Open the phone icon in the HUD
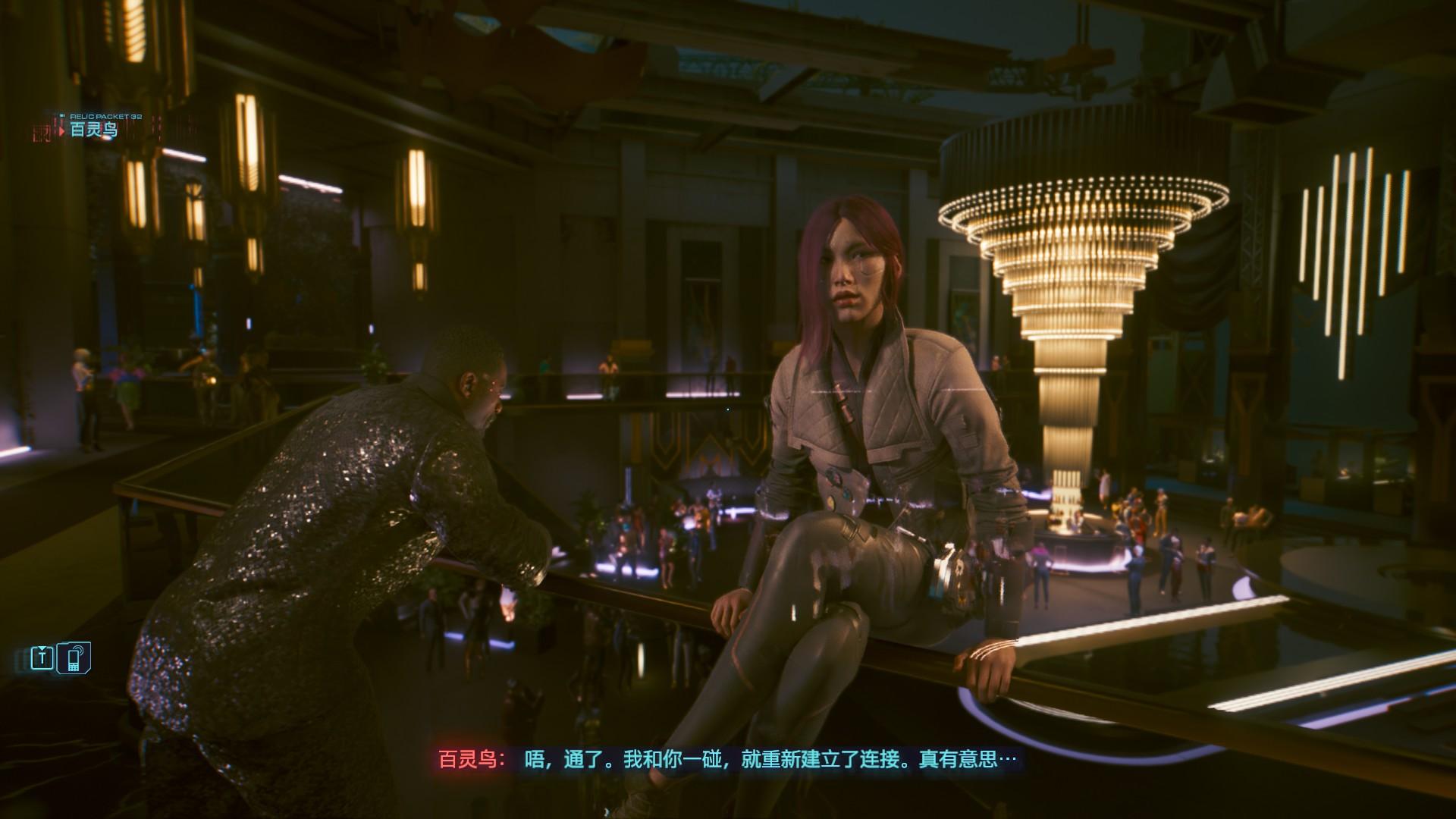Screen dimensions: 1456x819 [76, 657]
